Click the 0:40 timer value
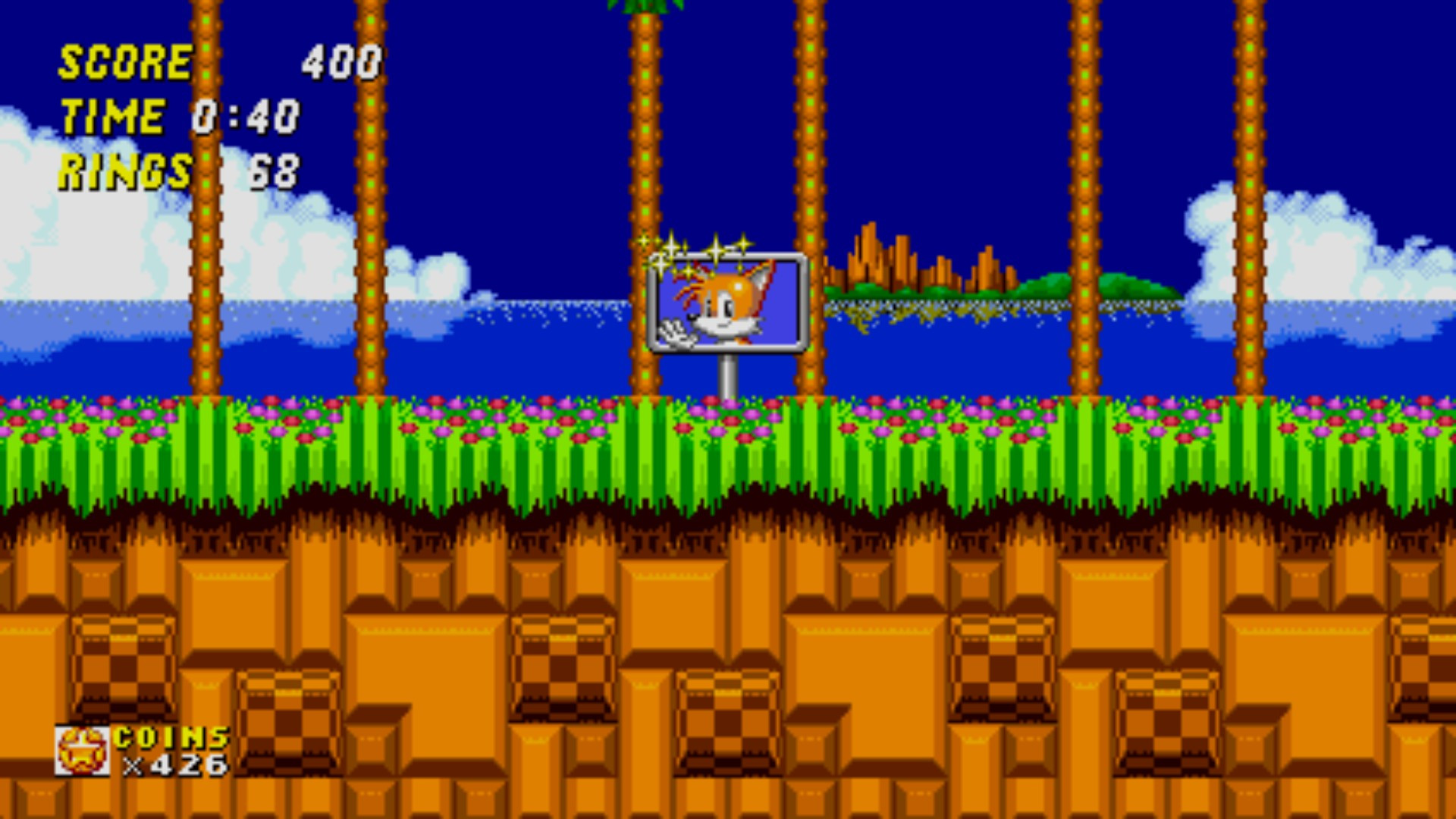This screenshot has width=1456, height=819. click(246, 115)
